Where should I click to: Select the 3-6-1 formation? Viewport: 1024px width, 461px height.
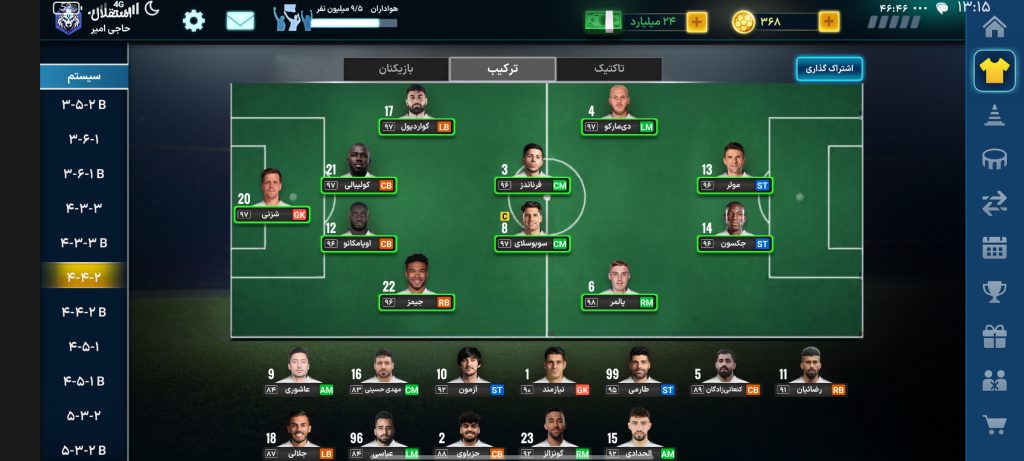tap(84, 138)
